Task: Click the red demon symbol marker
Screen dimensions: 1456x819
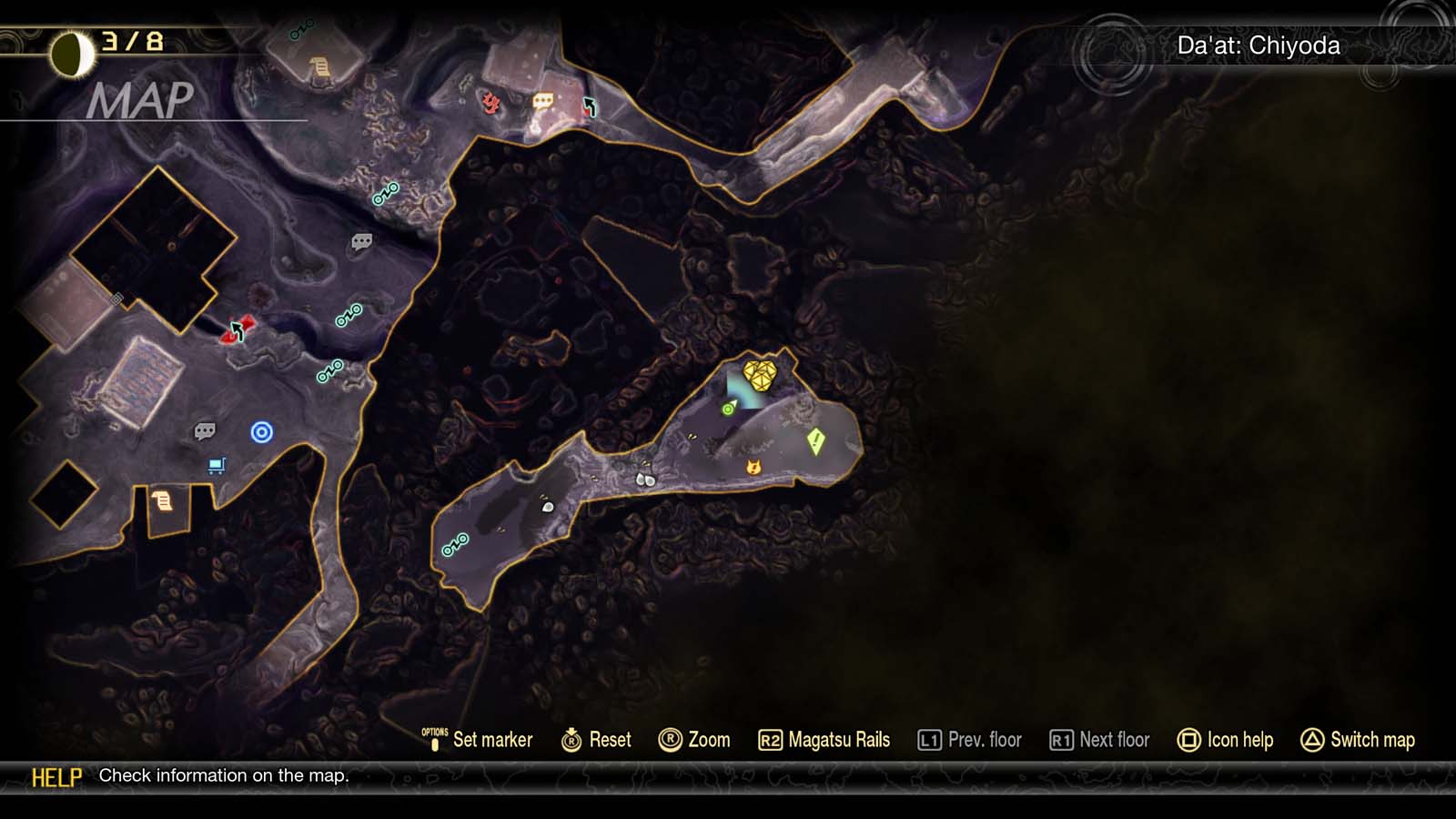Action: tap(492, 103)
